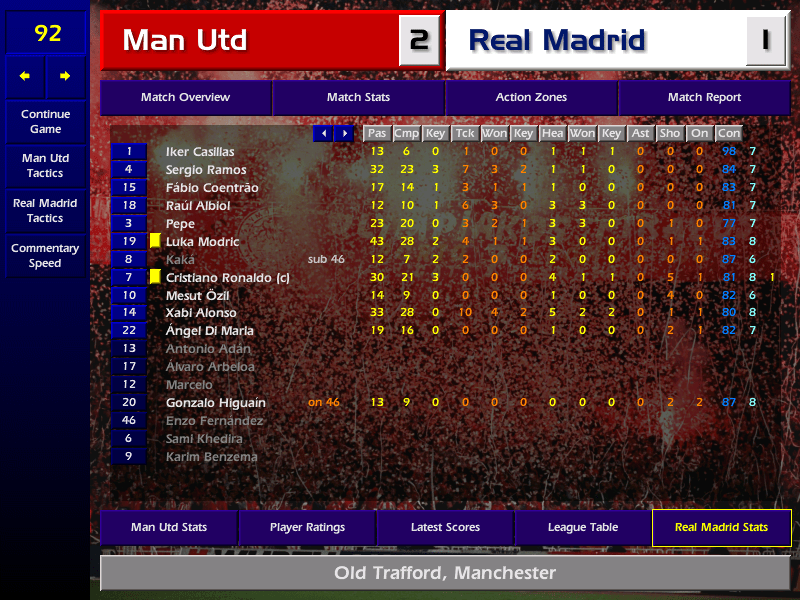Select the Real Madrid Stats button
This screenshot has width=800, height=600.
tap(721, 527)
